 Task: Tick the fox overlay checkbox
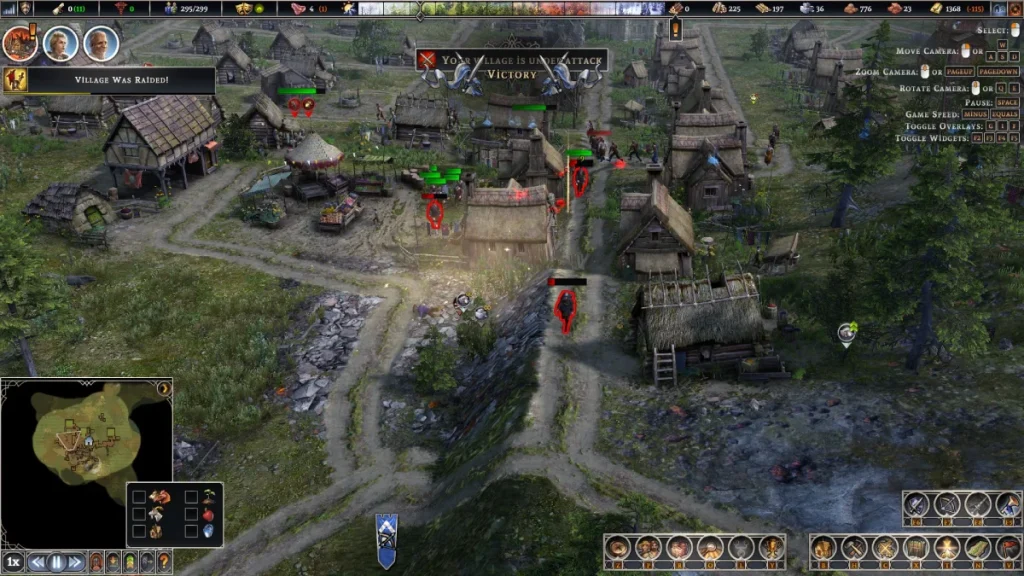pyautogui.click(x=139, y=497)
